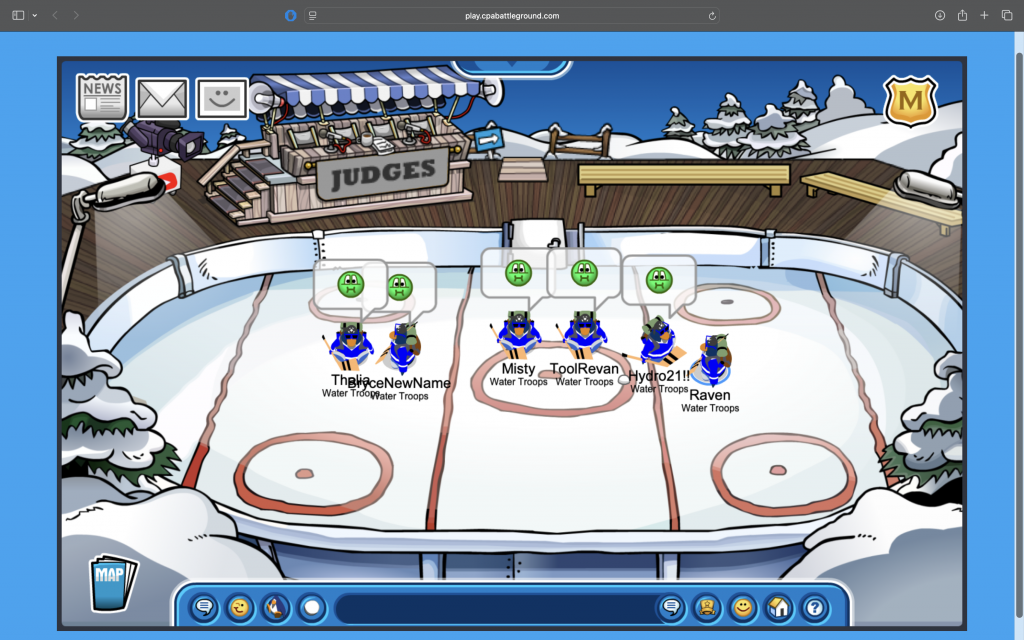Send the chat message with the bubble button
1024x640 pixels.
point(671,607)
